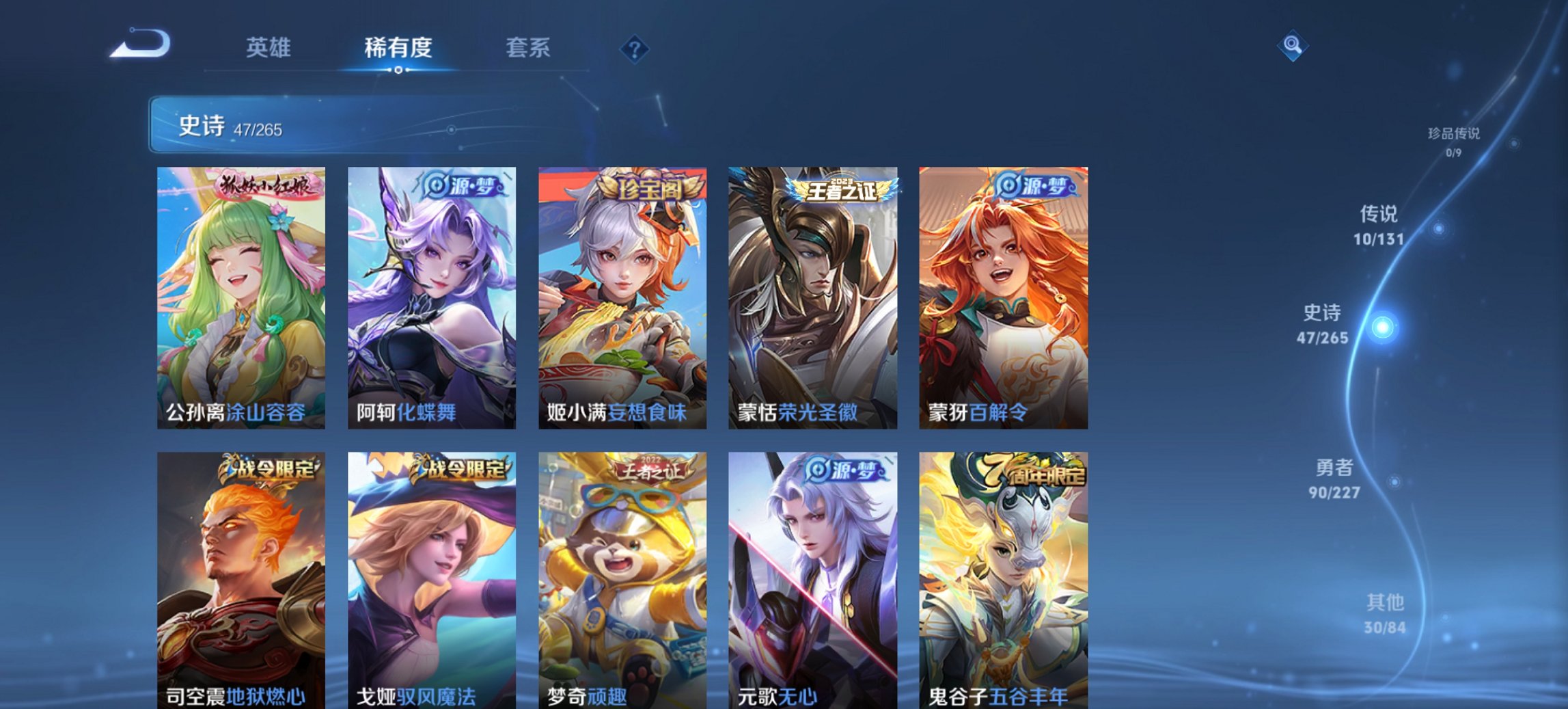Open the help question mark icon

tap(634, 48)
